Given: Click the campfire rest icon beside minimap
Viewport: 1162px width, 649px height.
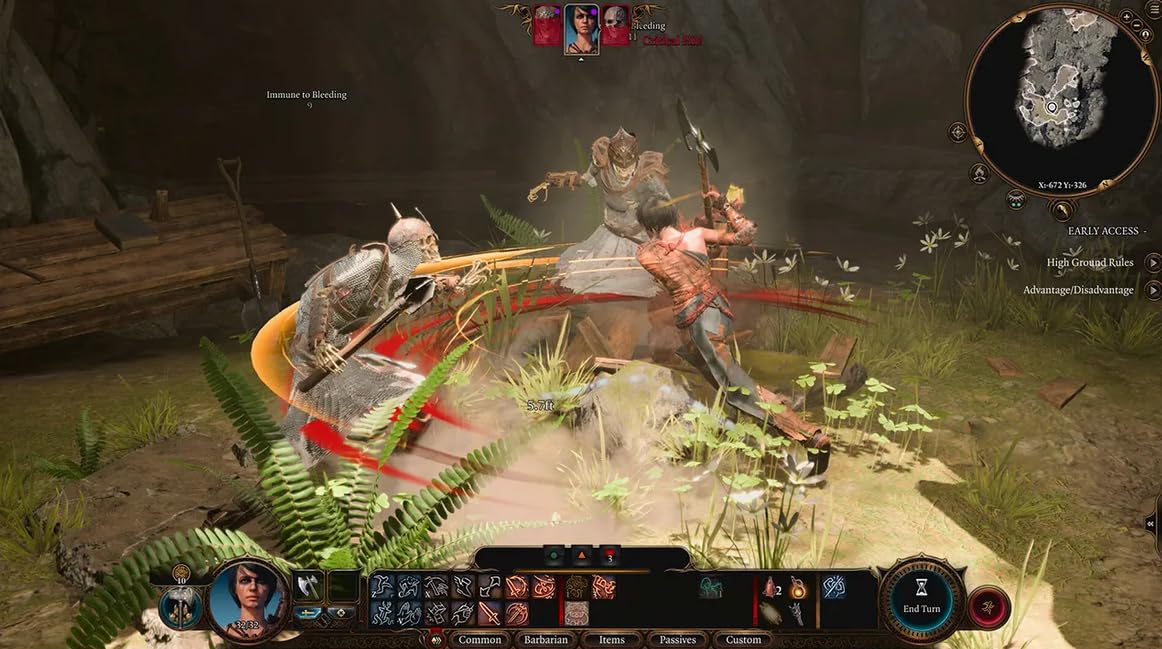Looking at the screenshot, I should click(981, 173).
